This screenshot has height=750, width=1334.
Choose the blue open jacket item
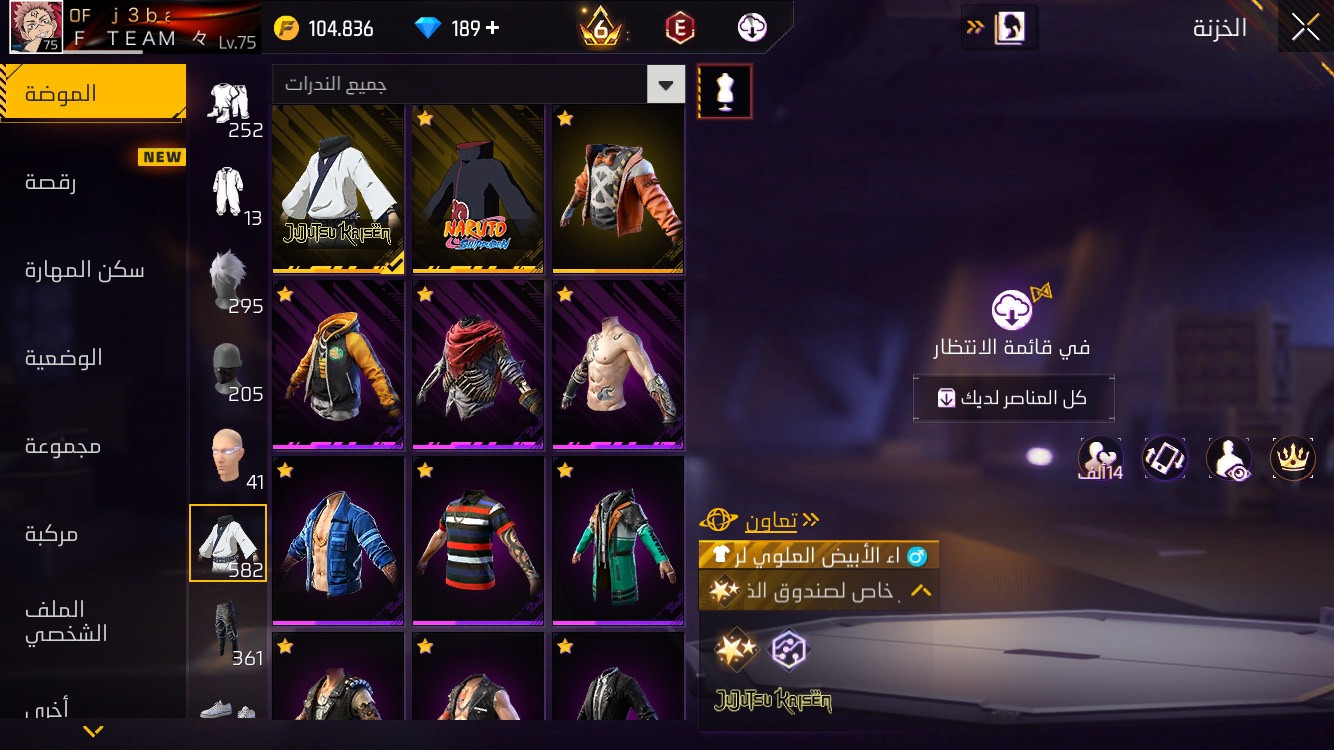point(338,540)
